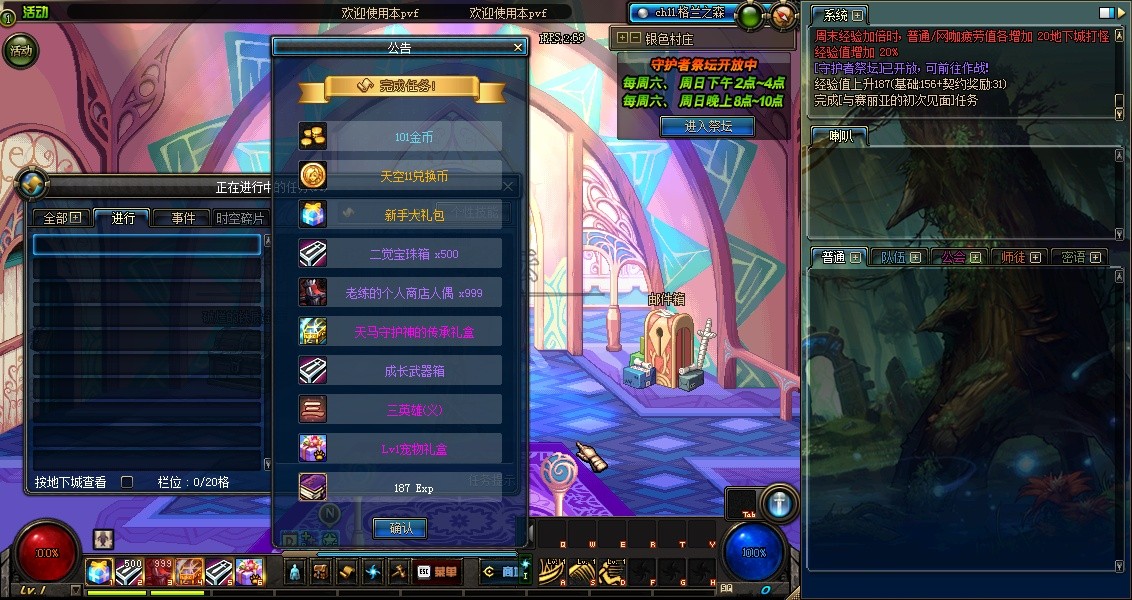Close the 公告 announcement window
This screenshot has width=1132, height=600.
coord(518,47)
